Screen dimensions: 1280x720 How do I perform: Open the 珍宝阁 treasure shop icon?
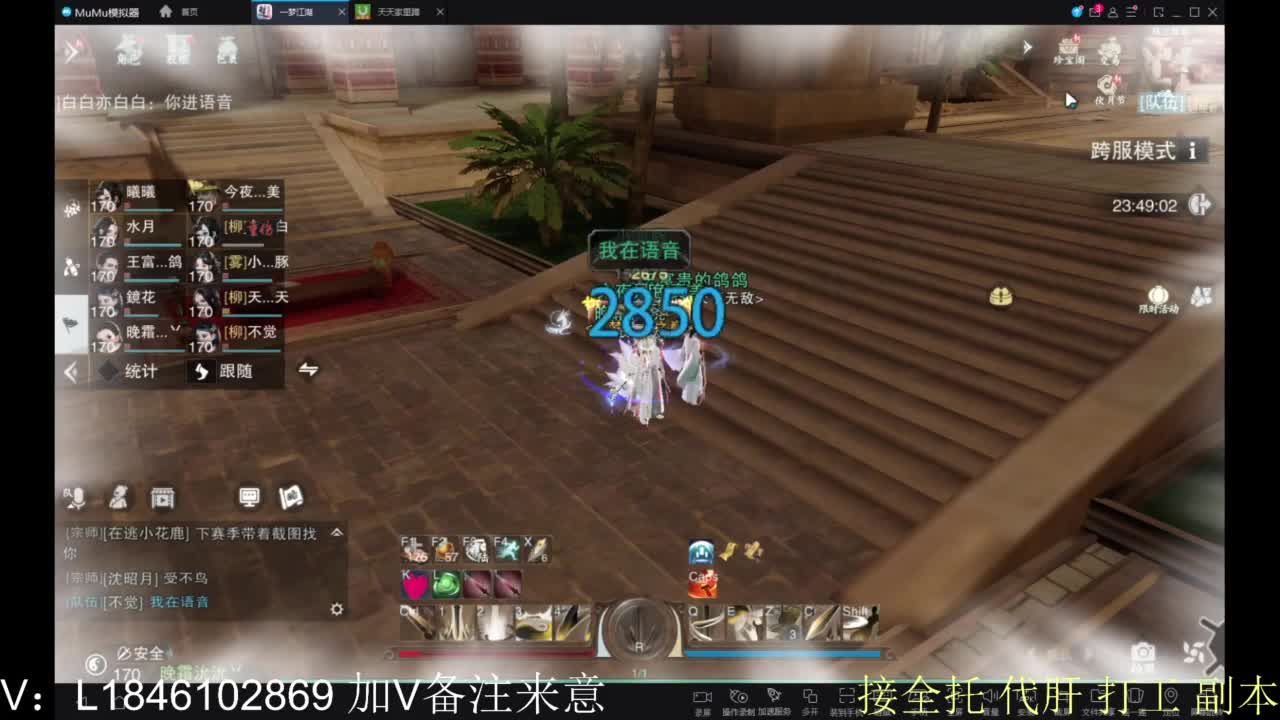point(1066,50)
